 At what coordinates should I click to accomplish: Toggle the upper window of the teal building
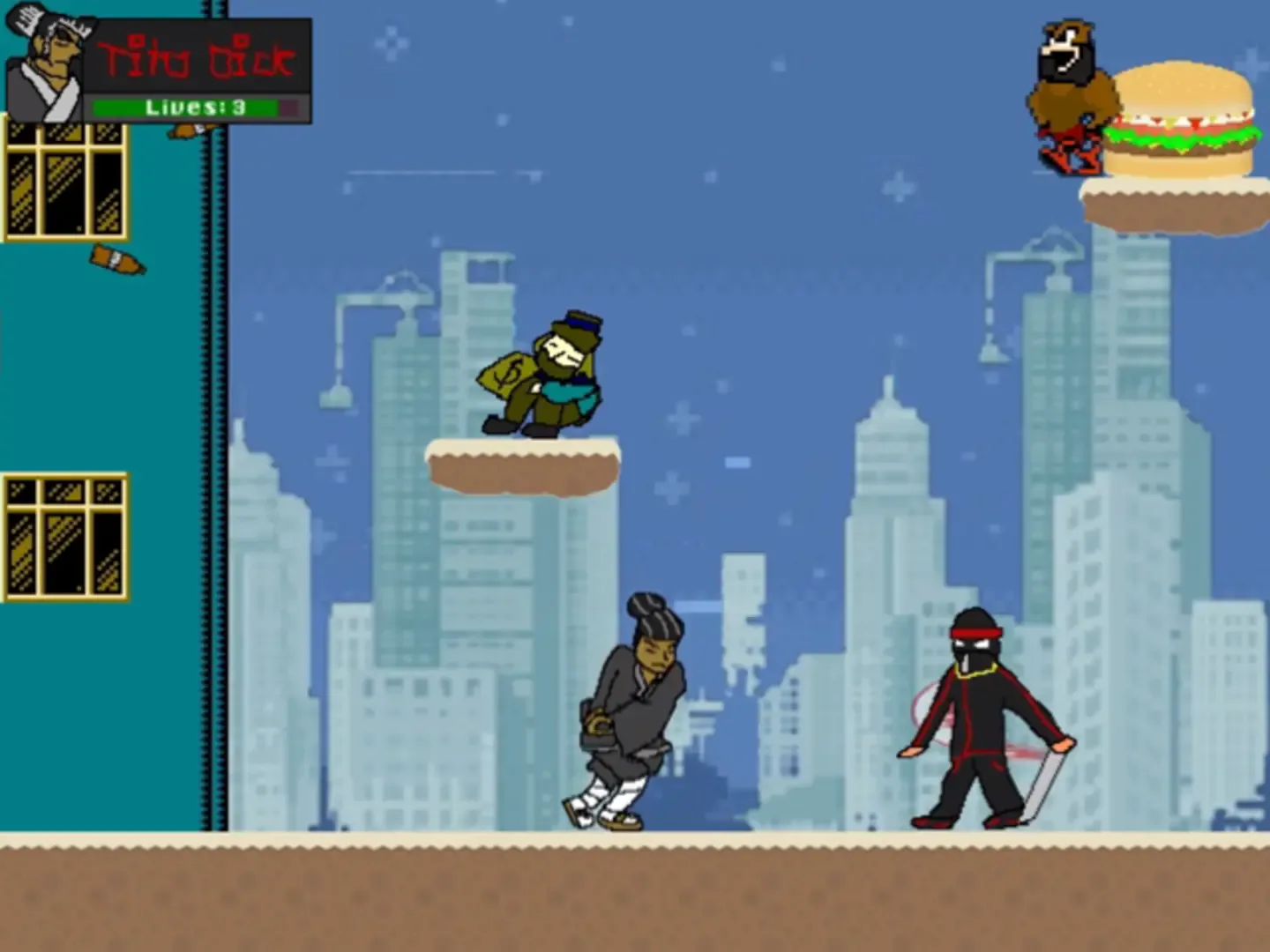[x=62, y=181]
